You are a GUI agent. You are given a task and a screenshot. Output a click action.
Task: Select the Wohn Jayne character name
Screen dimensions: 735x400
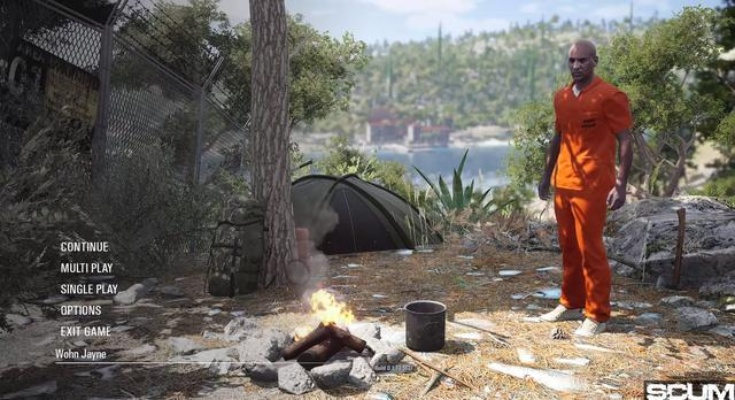point(82,354)
